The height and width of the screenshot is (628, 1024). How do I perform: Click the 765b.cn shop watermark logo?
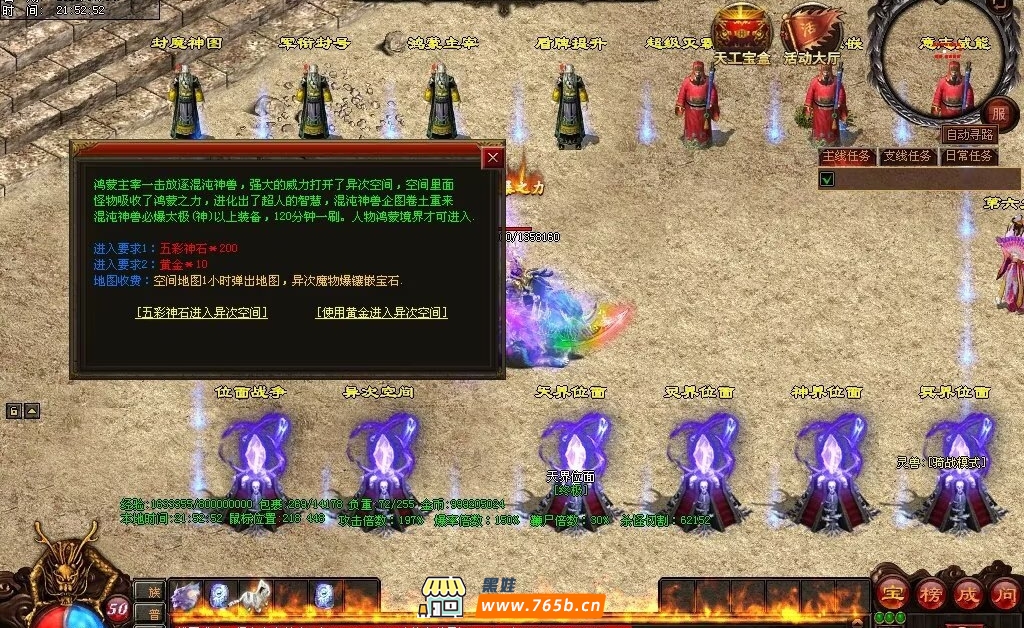click(x=514, y=598)
